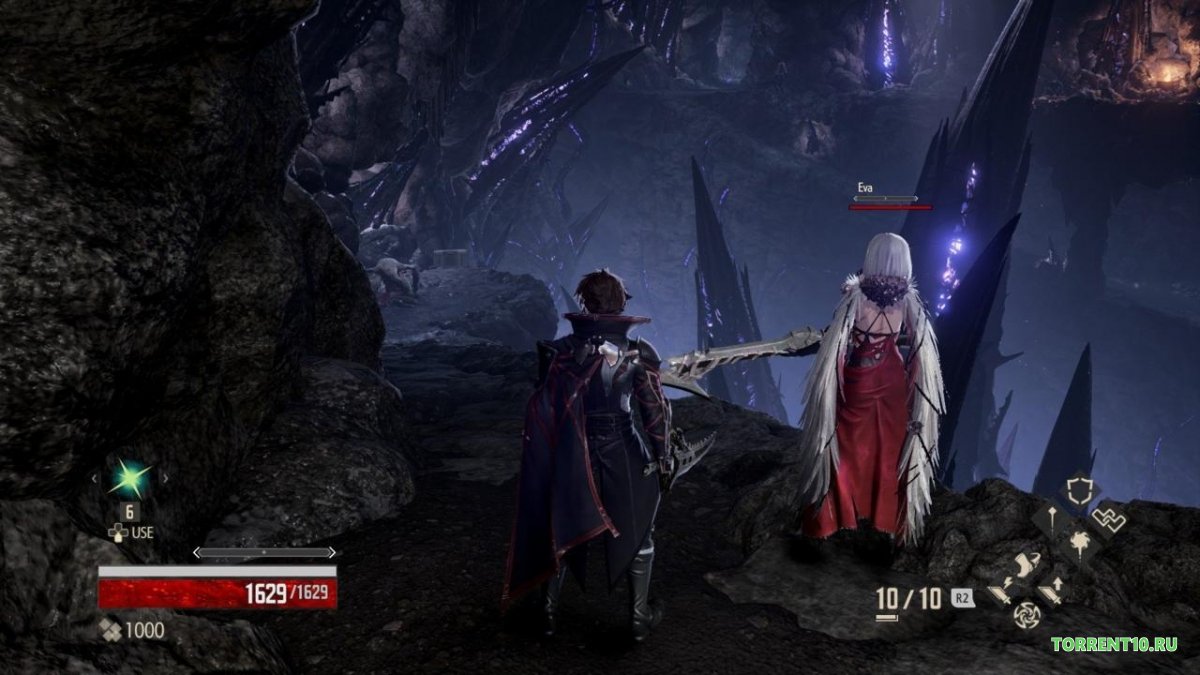Select the sword with up-arrow gift
Image resolution: width=1200 pixels, height=675 pixels.
pos(1052,591)
